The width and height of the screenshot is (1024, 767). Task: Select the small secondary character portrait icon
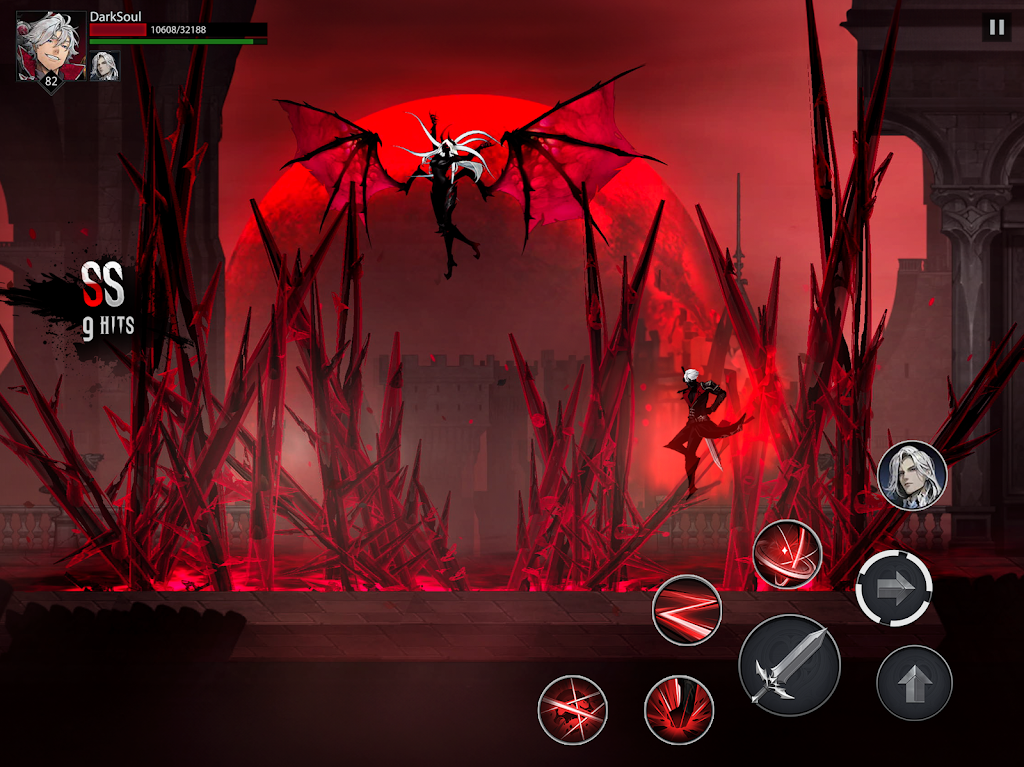tap(104, 65)
